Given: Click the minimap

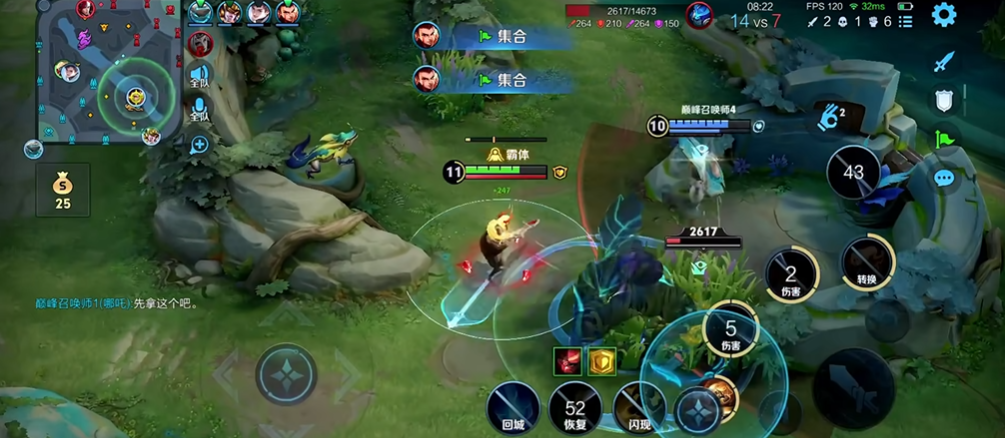Looking at the screenshot, I should (x=106, y=73).
